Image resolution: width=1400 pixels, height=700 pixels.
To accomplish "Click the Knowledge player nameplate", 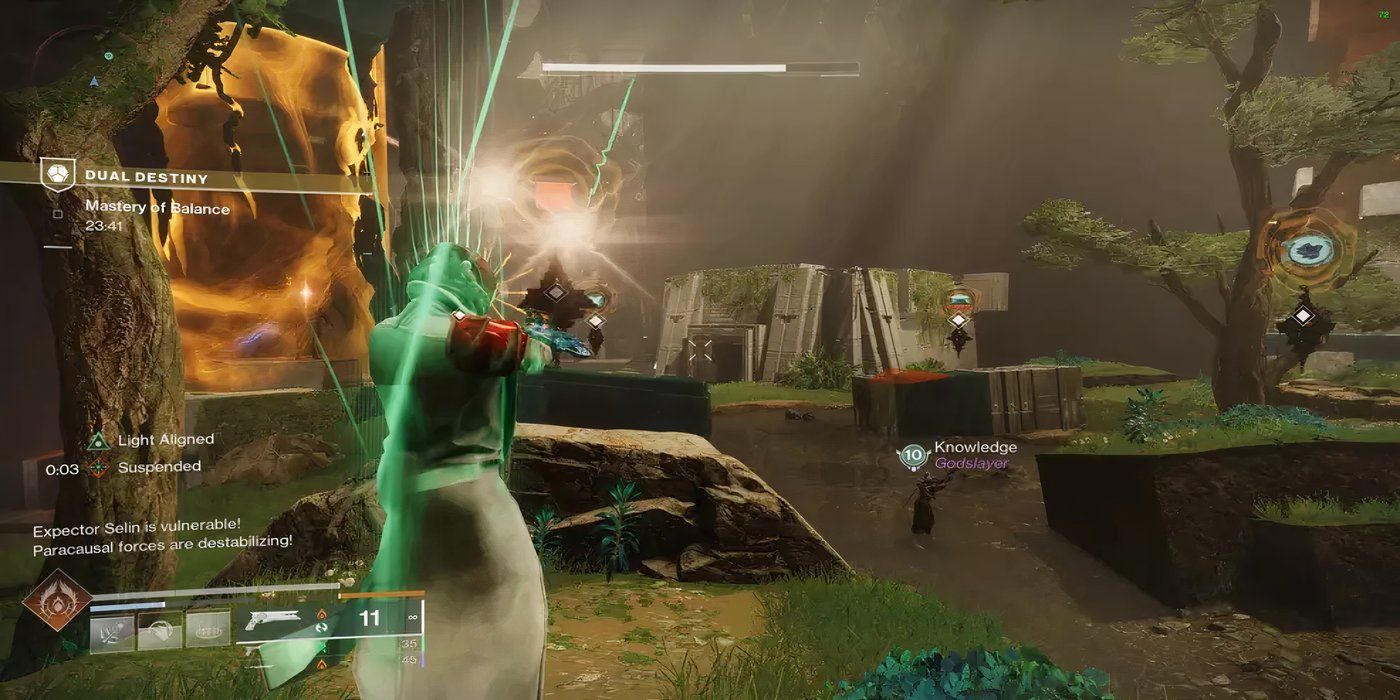I will pos(974,447).
